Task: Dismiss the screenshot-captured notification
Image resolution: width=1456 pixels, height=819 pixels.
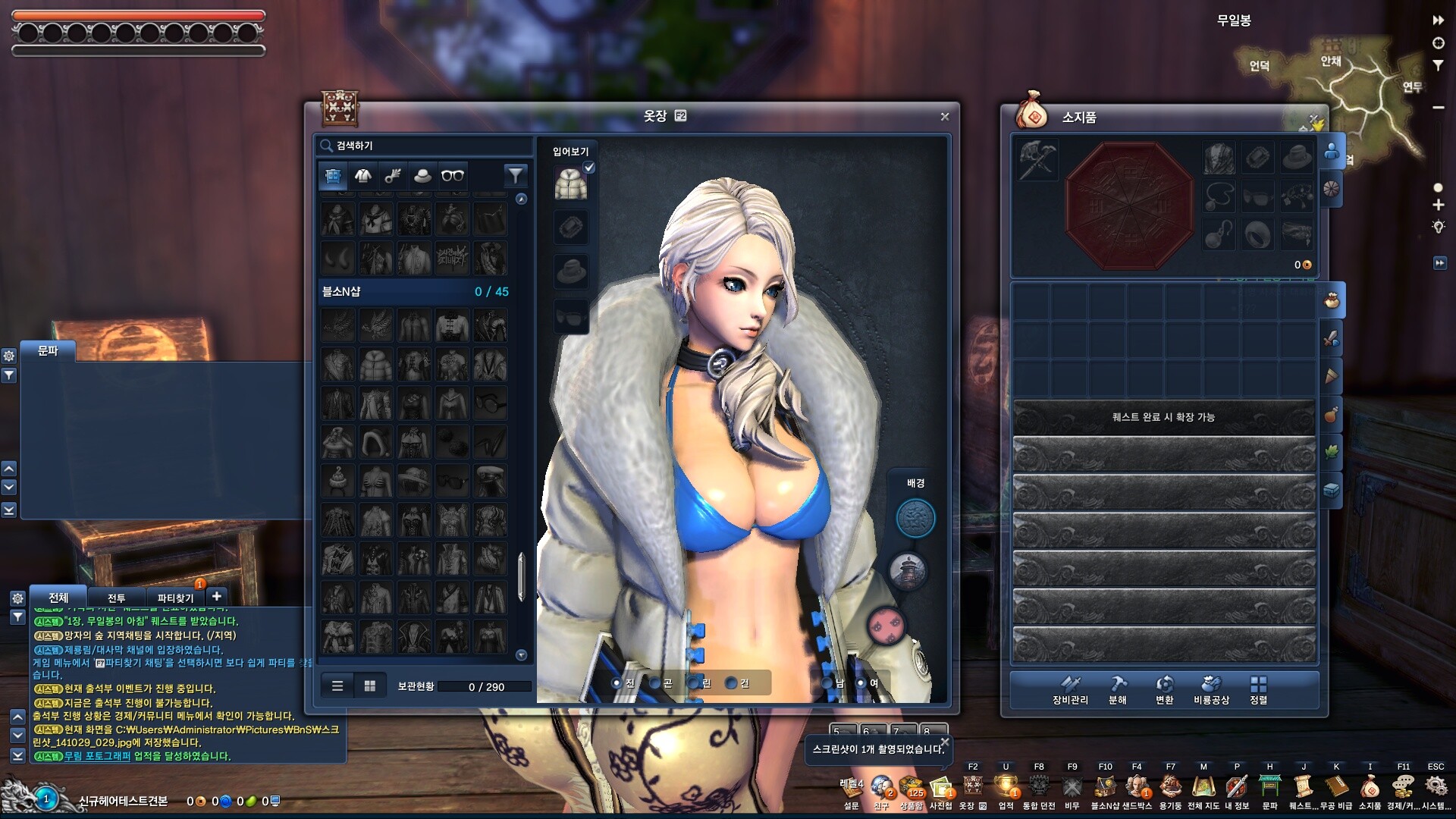Action: (944, 742)
